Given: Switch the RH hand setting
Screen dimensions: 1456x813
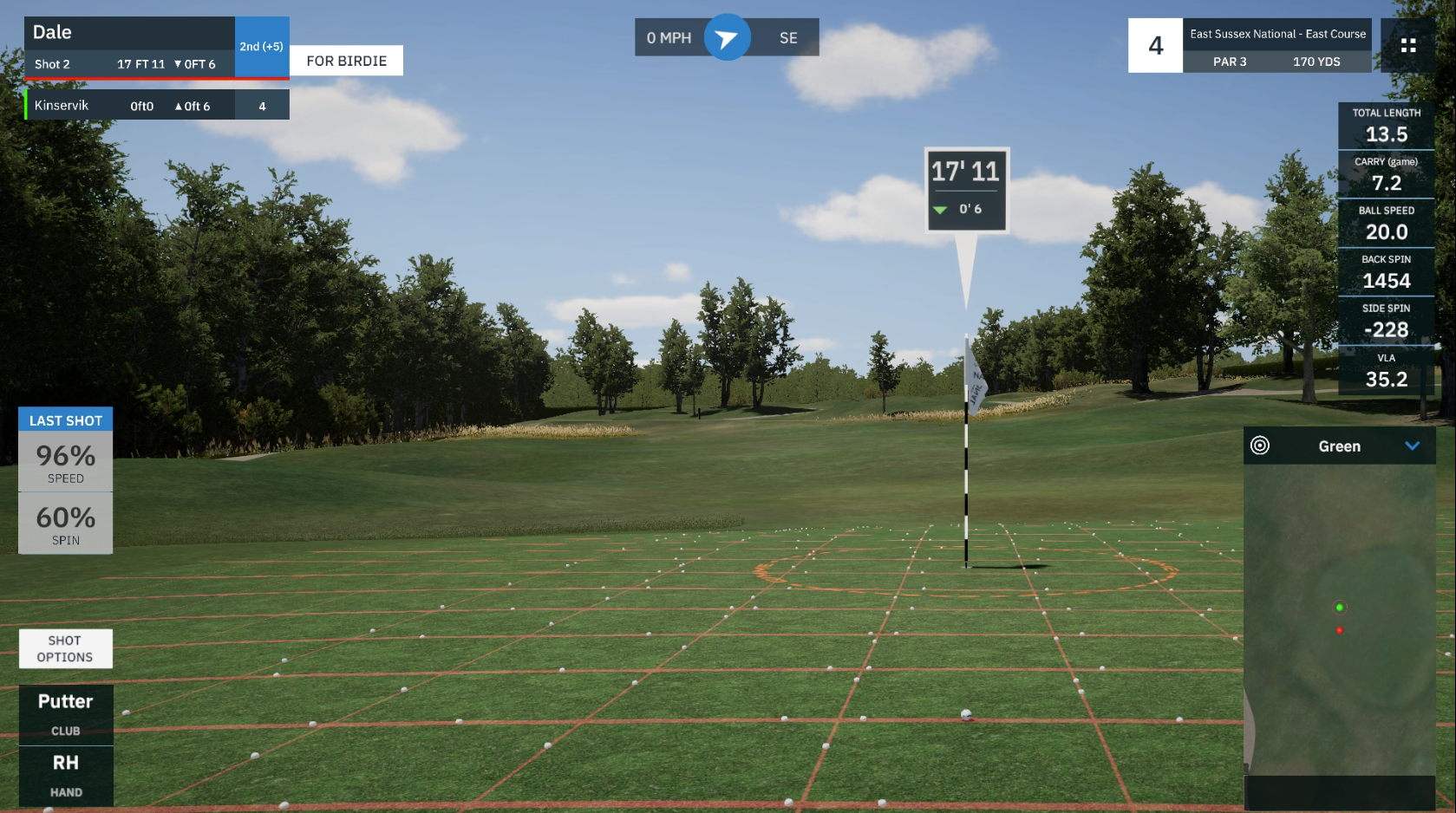Looking at the screenshot, I should pos(66,776).
